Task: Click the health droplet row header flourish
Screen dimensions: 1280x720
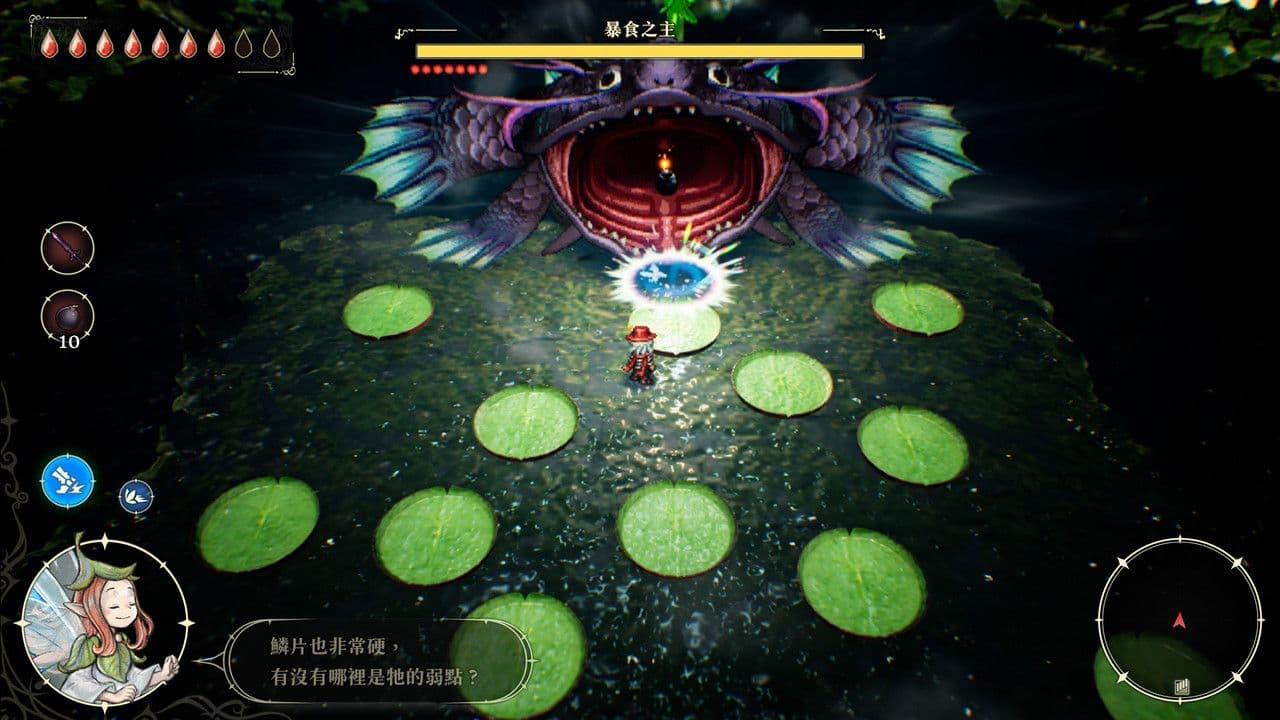Action: [x=36, y=20]
